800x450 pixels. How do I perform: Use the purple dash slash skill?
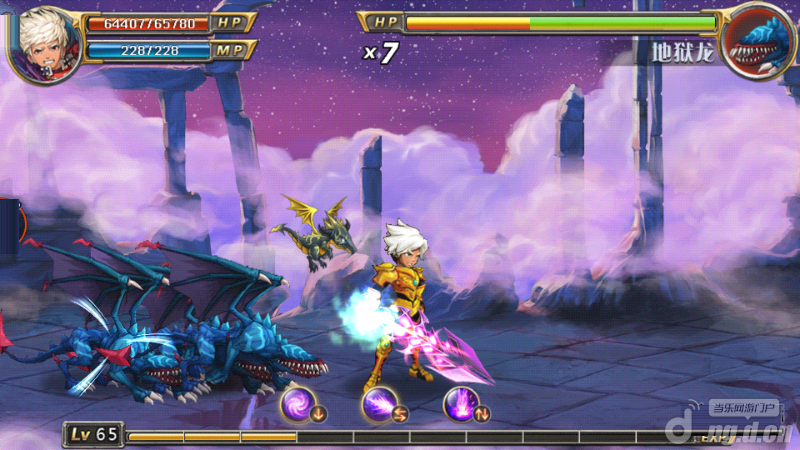378,404
